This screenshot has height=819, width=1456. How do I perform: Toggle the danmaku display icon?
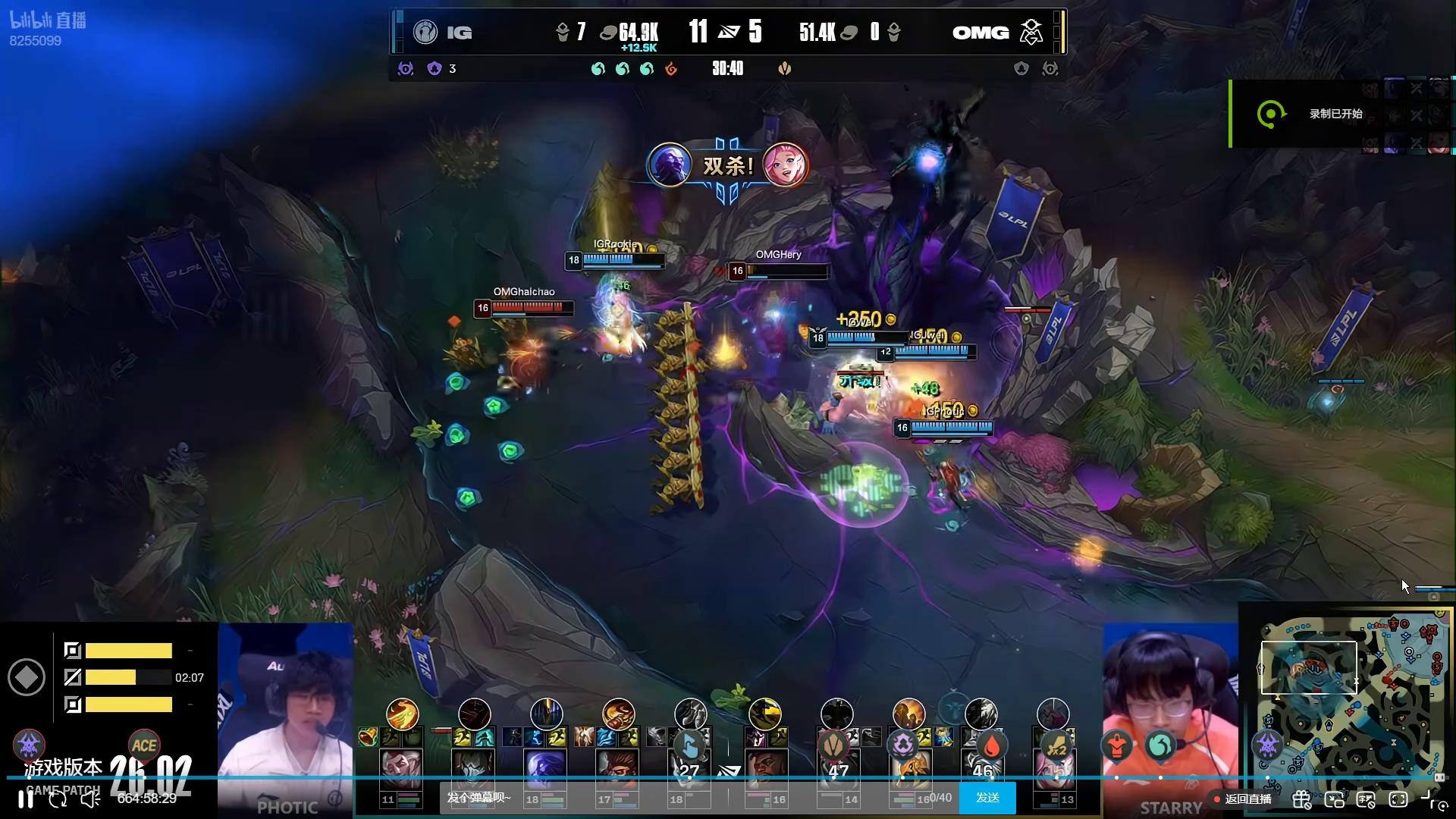tap(1366, 799)
